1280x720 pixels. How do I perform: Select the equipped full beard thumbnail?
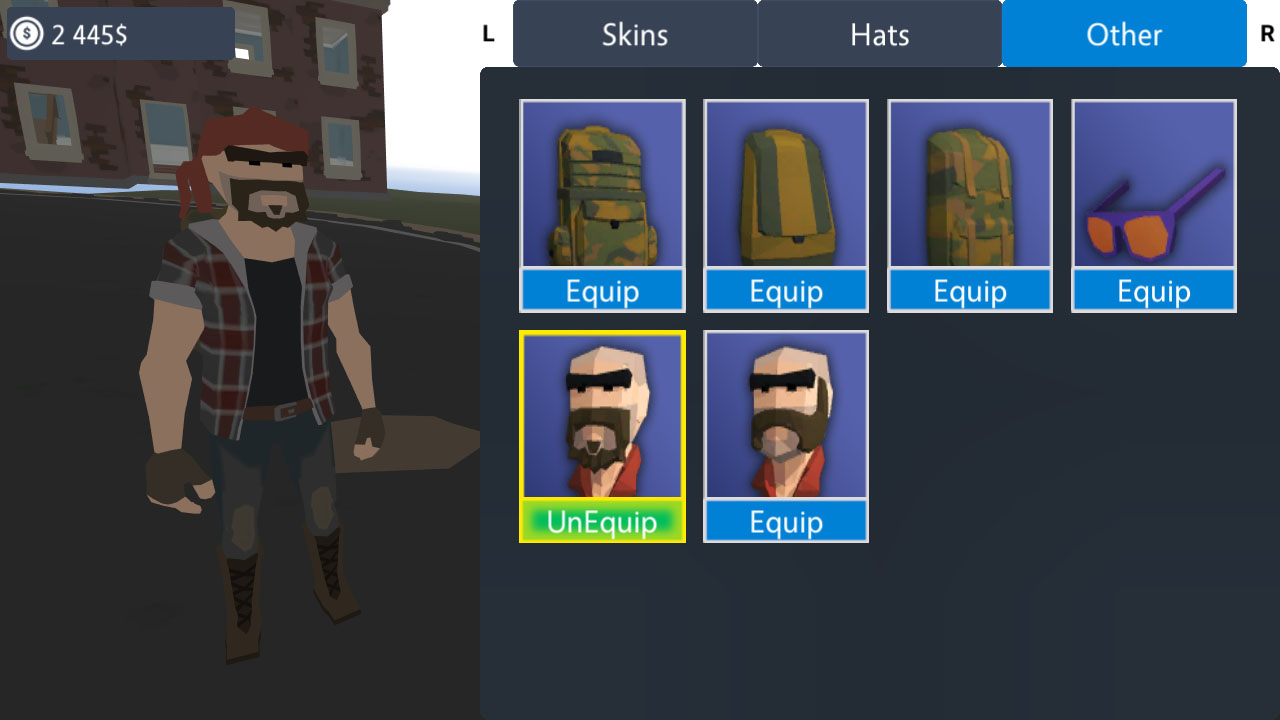tap(602, 415)
